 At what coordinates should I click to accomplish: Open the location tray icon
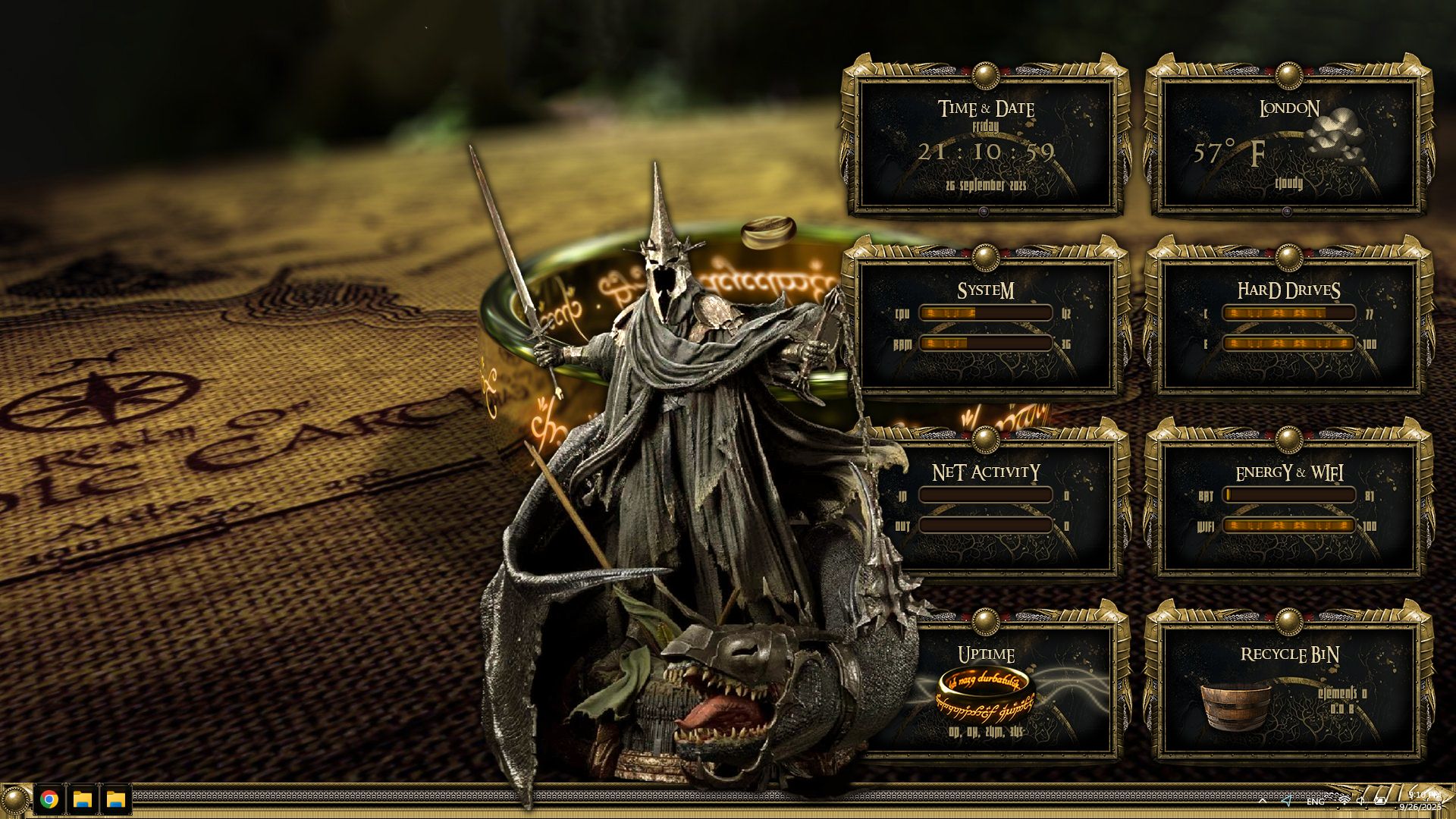[1287, 801]
